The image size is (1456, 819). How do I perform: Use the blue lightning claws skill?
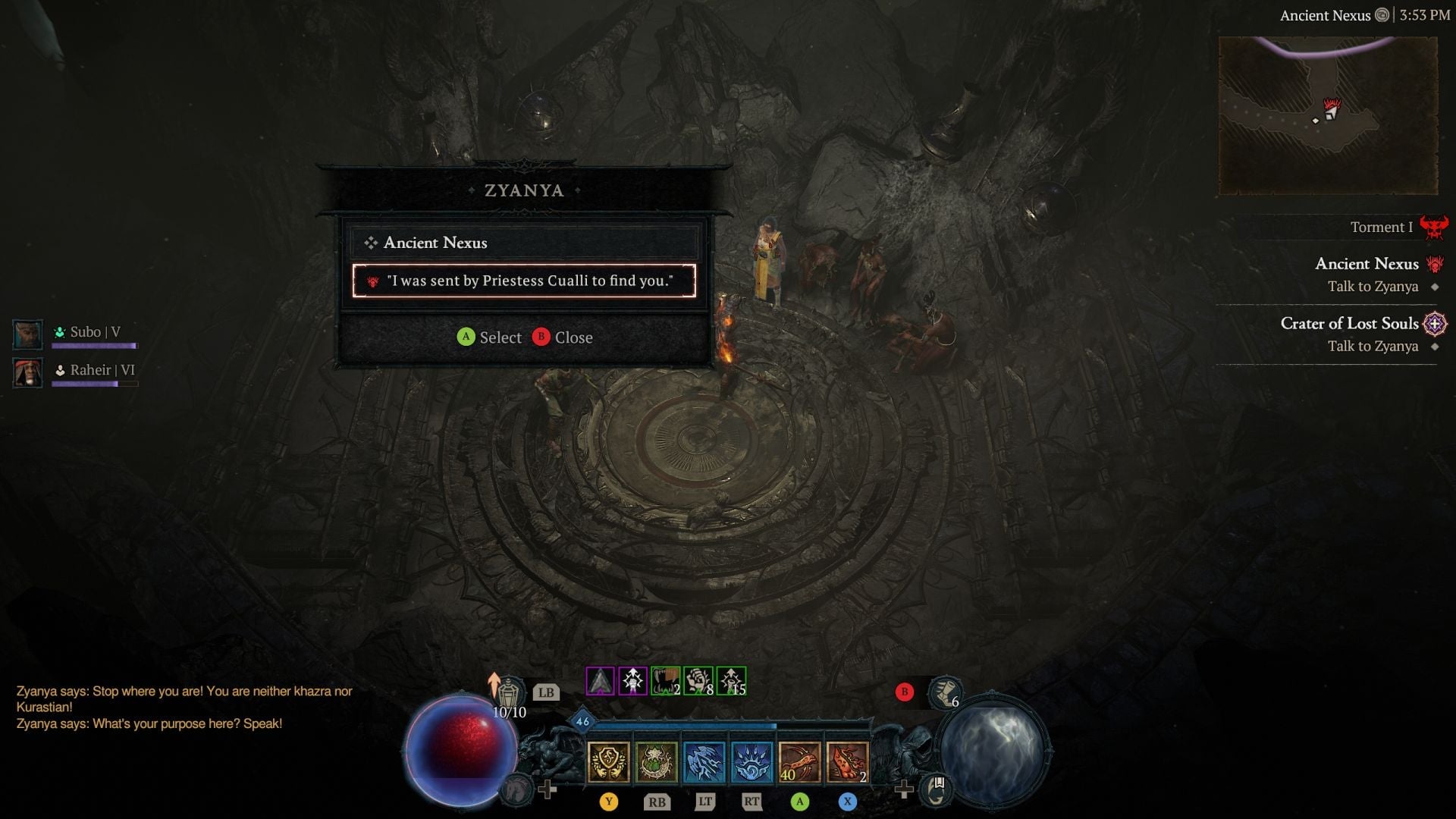(704, 761)
